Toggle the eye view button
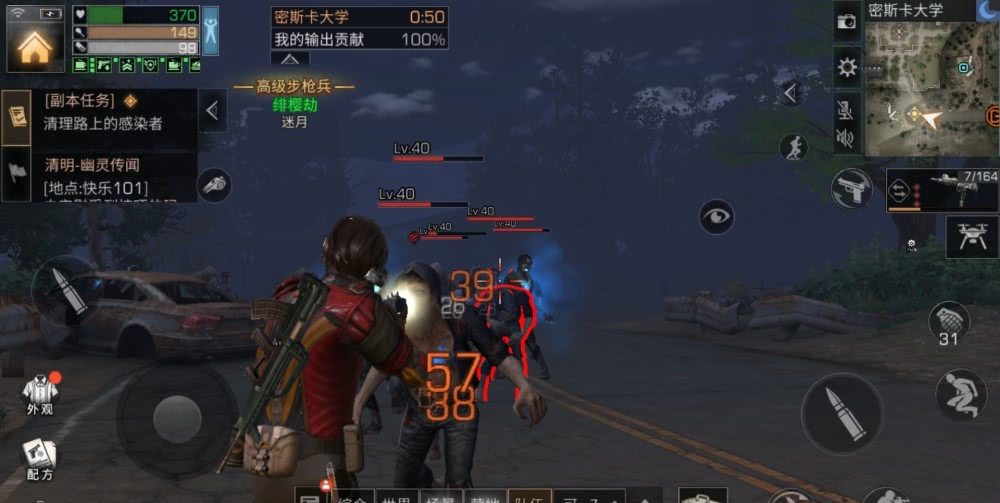The width and height of the screenshot is (1000, 503). [716, 217]
